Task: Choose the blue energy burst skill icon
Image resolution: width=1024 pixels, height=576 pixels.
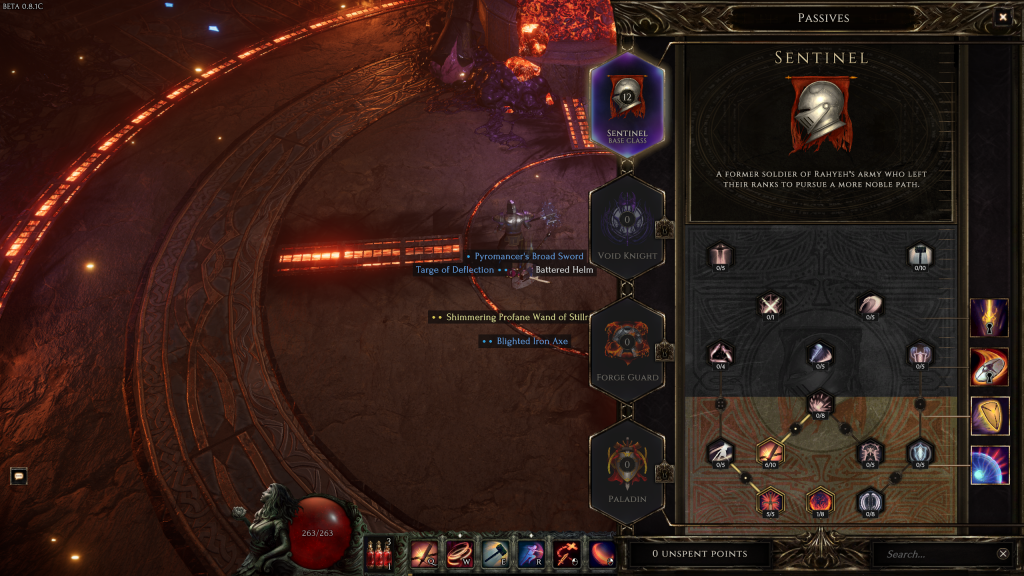Action: tap(989, 465)
